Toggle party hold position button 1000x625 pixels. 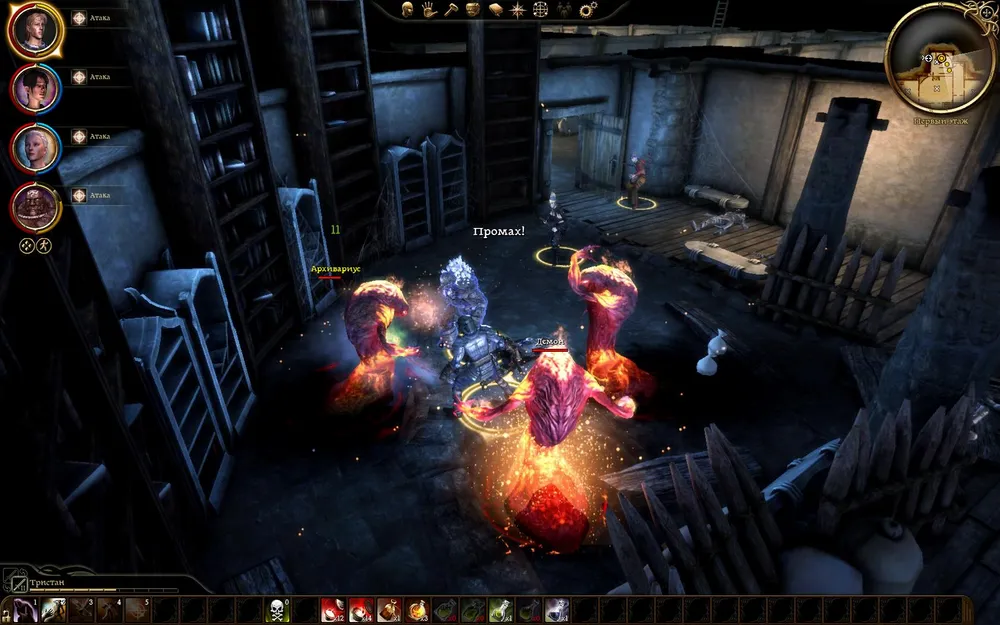[27, 245]
